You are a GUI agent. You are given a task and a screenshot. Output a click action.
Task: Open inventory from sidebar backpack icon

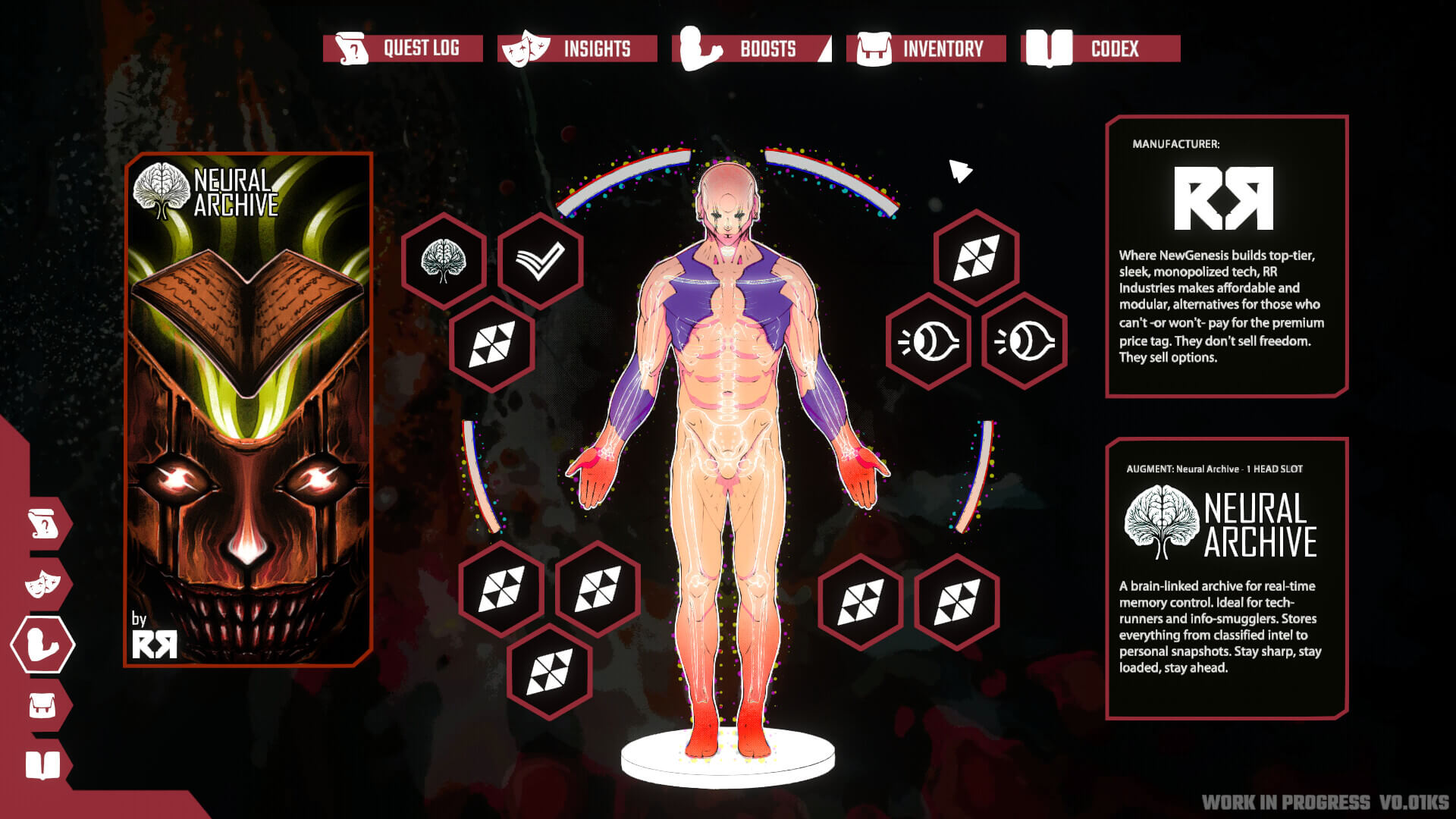(x=43, y=706)
